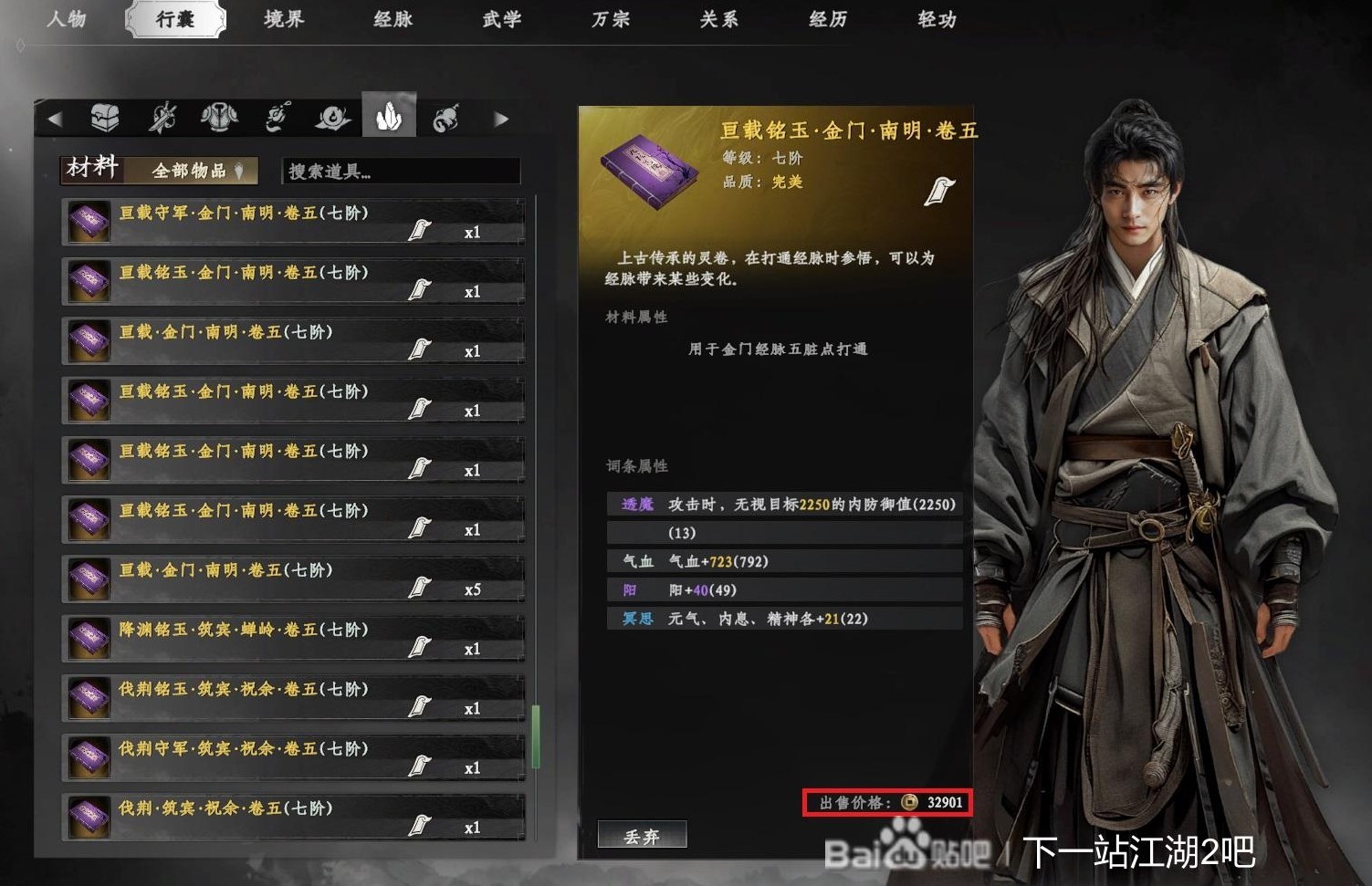Click the right arrow to scroll category icons
1372x886 pixels.
coord(501,117)
